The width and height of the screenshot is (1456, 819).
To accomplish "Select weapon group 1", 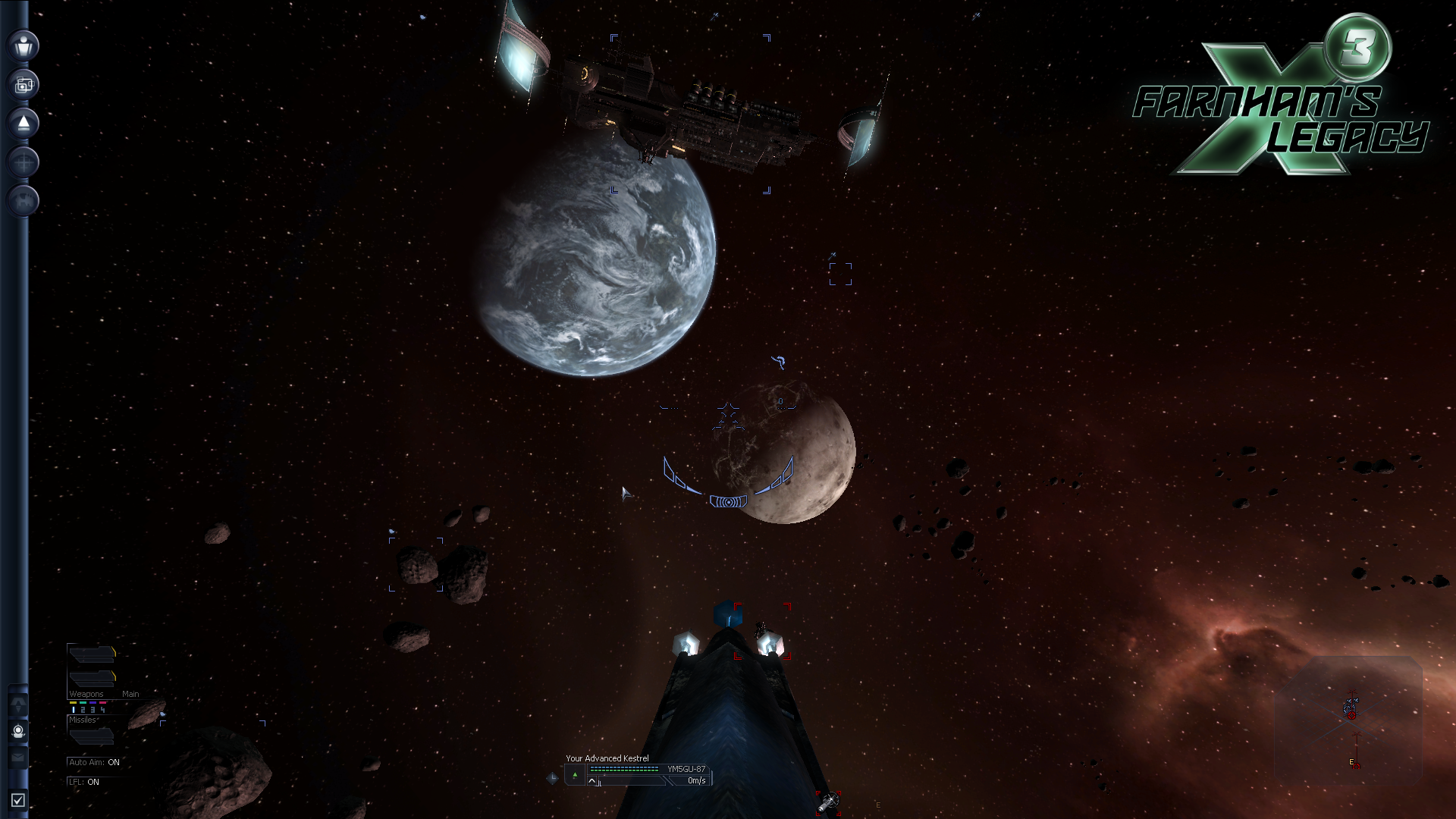I will coord(74,709).
